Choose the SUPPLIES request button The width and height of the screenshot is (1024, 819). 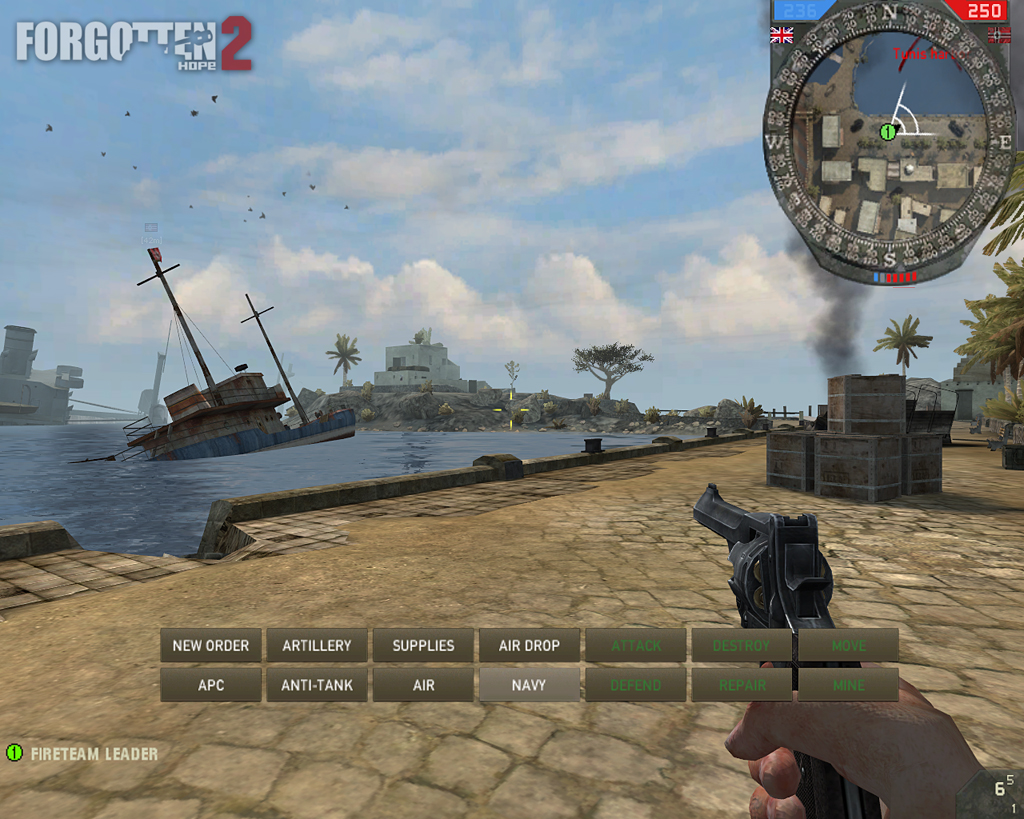click(x=423, y=645)
